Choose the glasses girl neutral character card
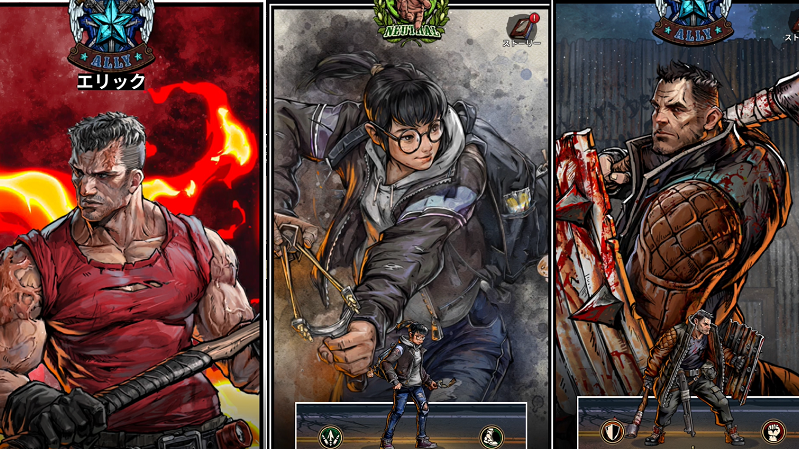Viewport: 799px width, 449px height. (x=410, y=200)
